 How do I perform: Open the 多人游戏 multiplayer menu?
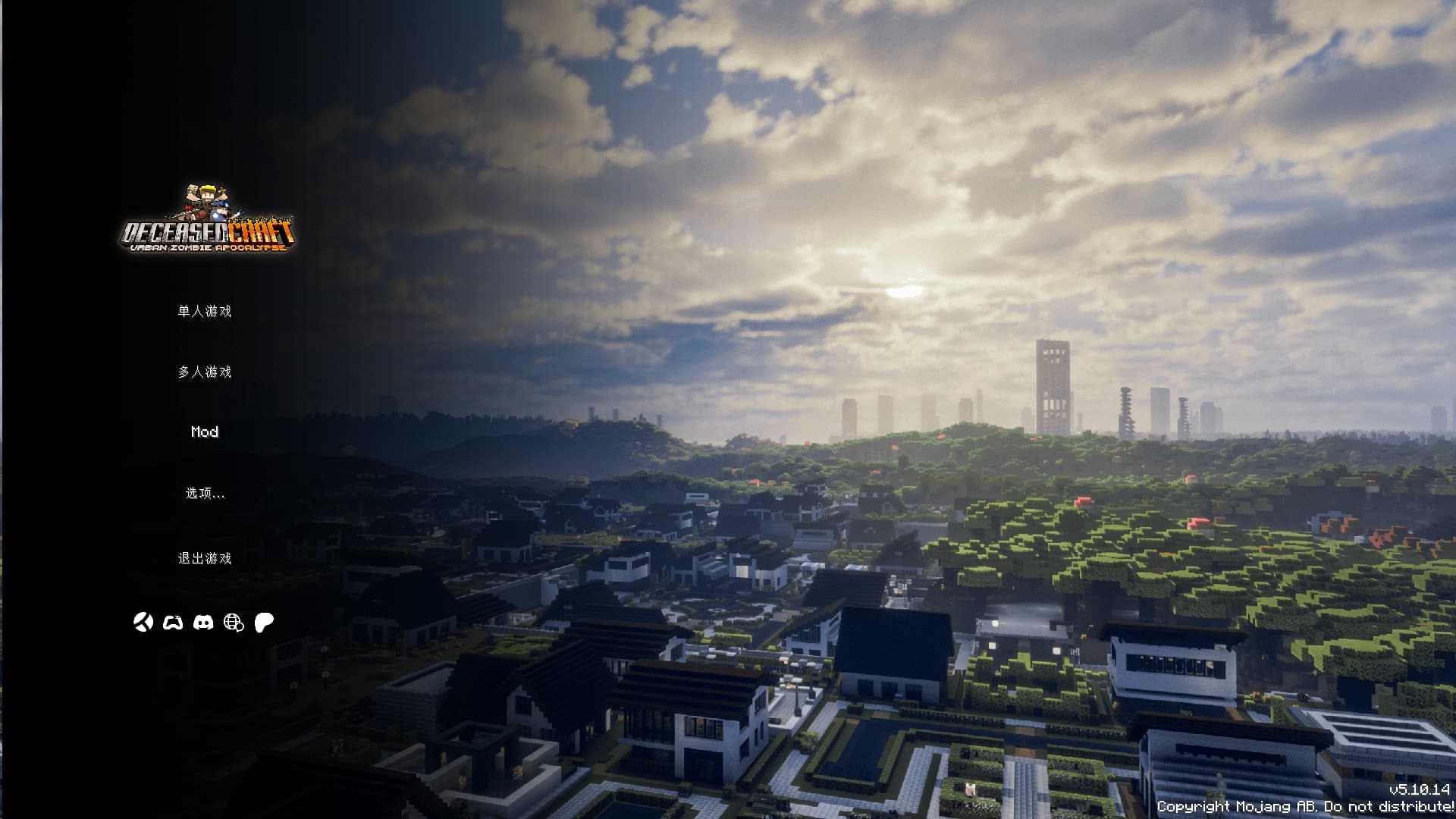pos(205,372)
